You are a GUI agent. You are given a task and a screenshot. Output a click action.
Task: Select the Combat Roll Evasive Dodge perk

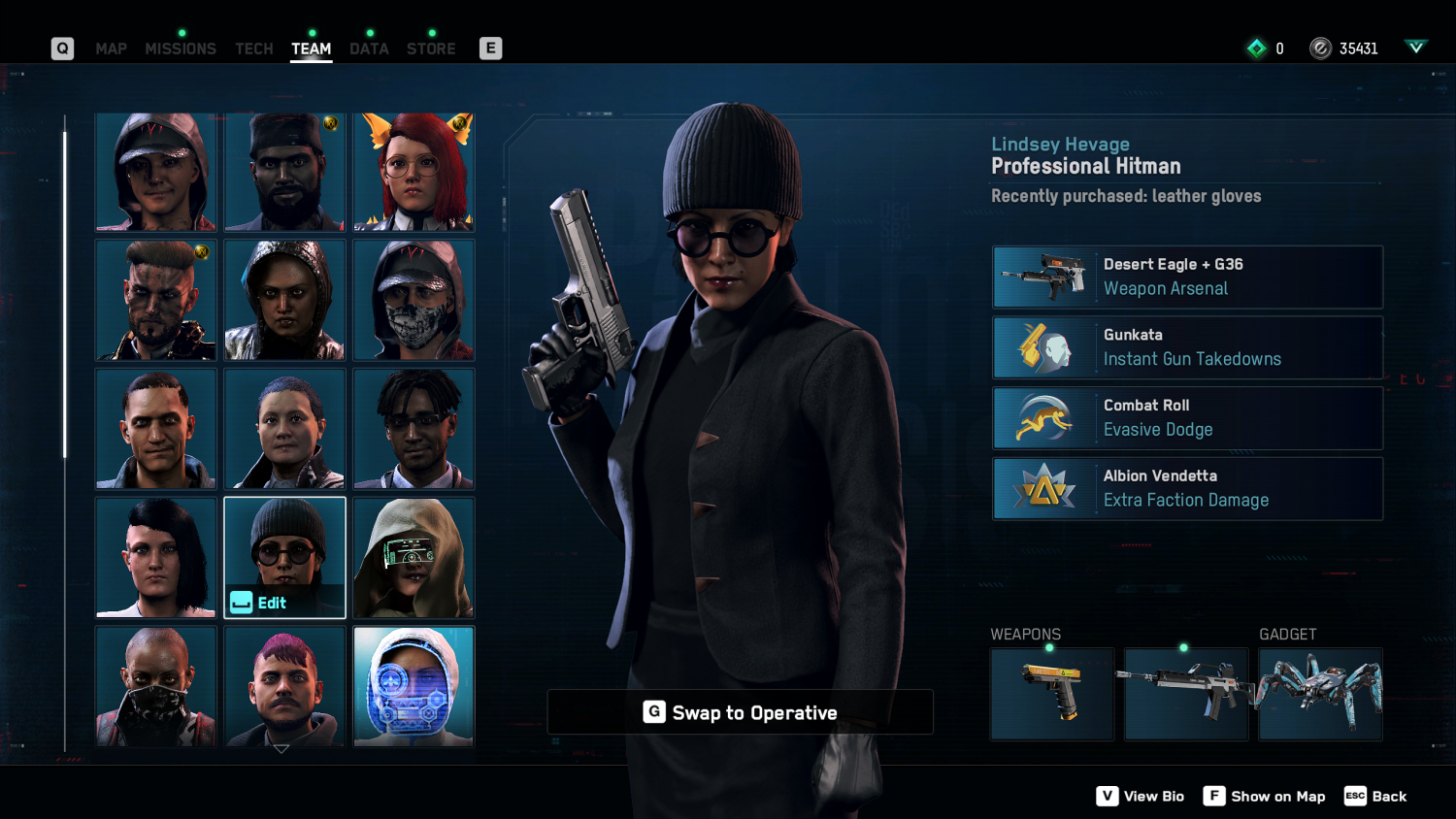1187,418
